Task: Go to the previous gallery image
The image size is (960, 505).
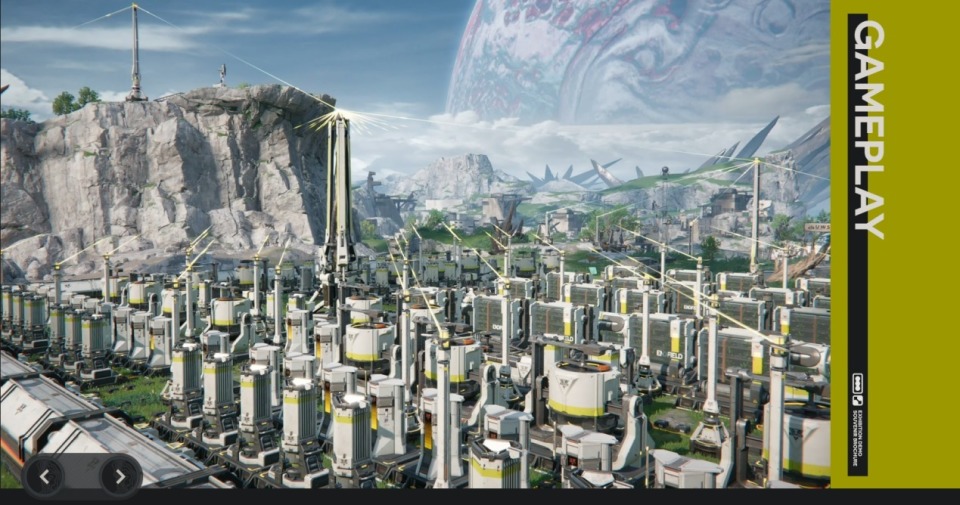Action: click(45, 476)
